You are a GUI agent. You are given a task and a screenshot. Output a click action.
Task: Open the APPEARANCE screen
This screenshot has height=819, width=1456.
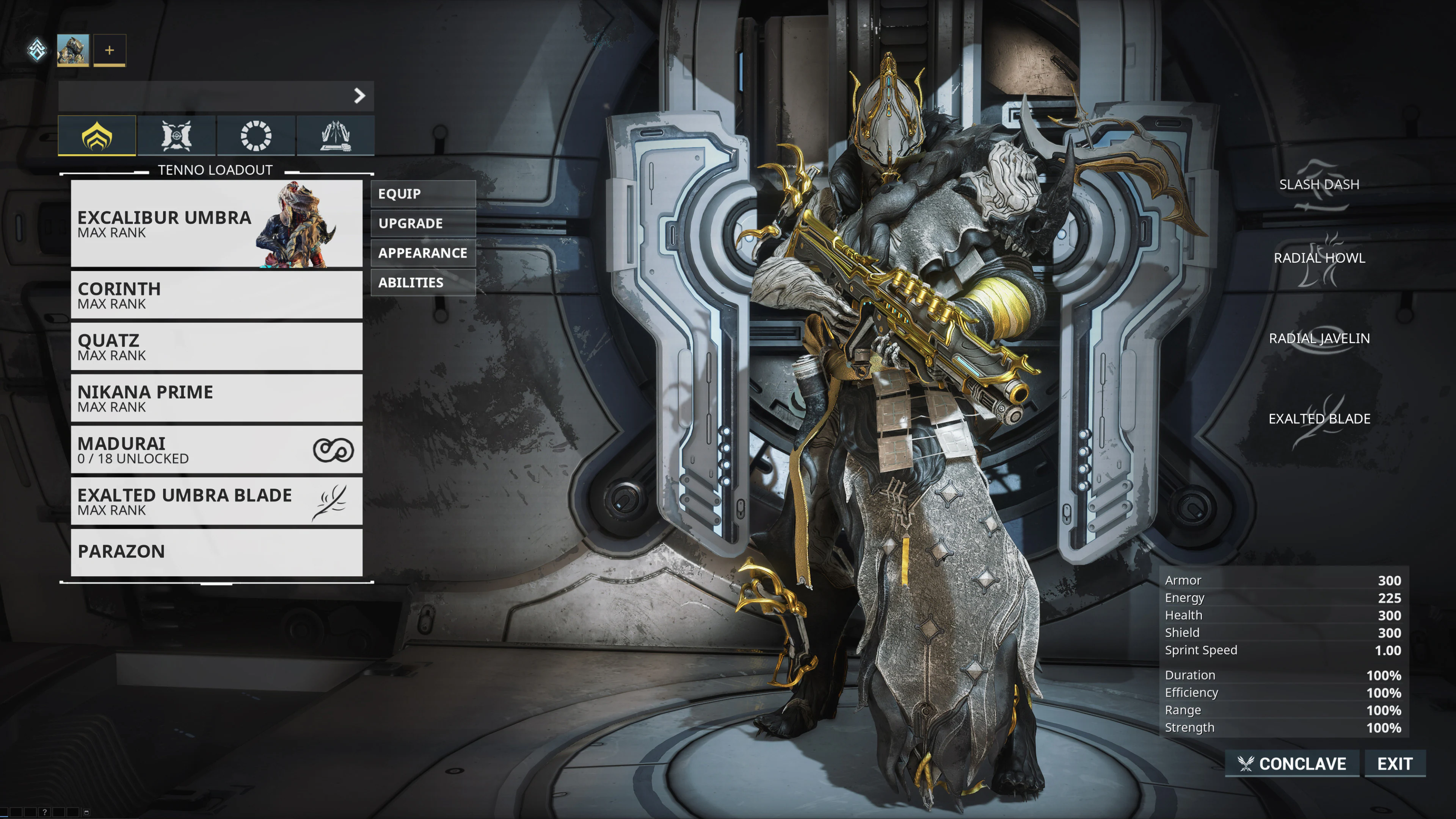coord(423,253)
